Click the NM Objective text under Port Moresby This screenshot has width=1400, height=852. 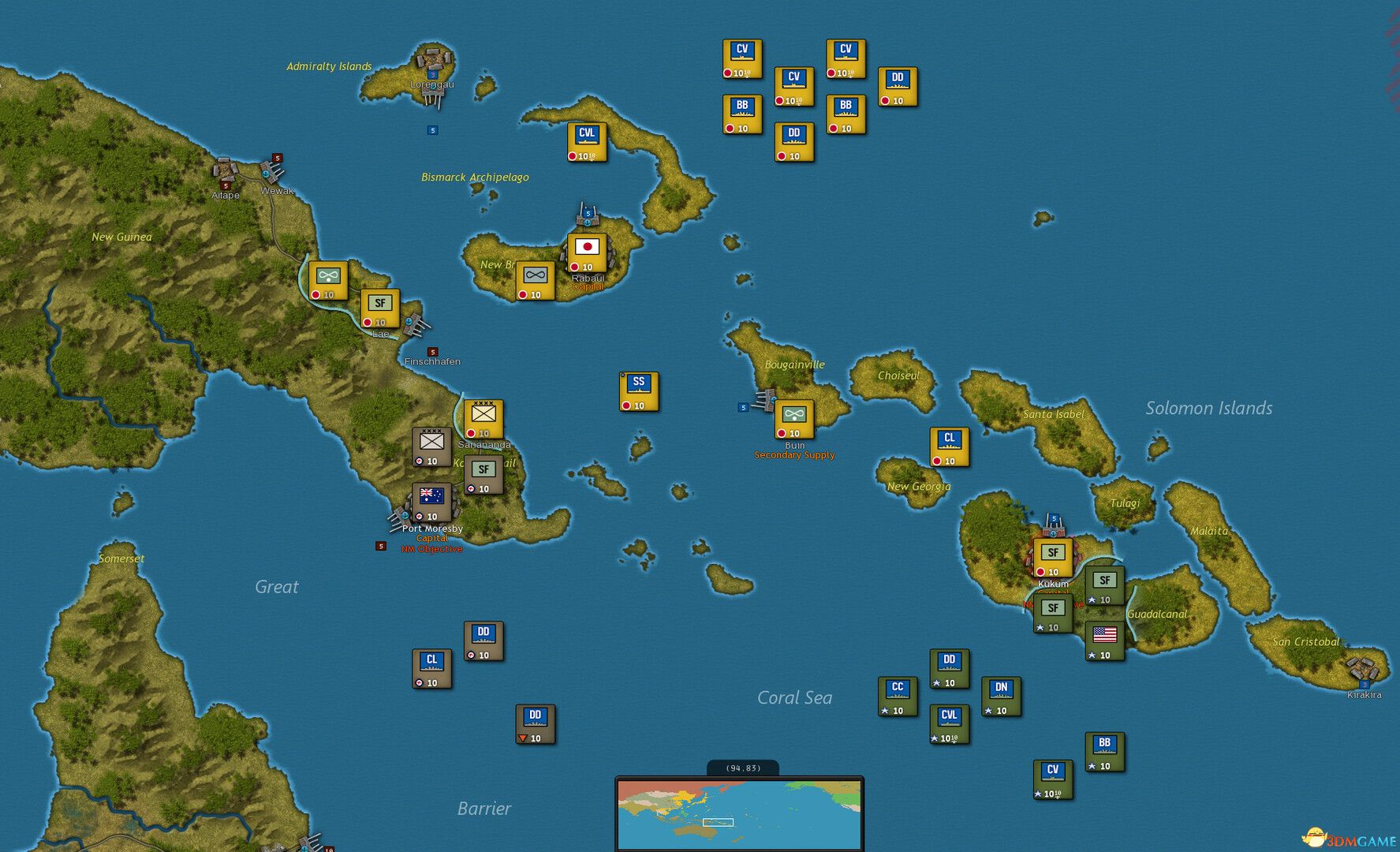coord(432,548)
